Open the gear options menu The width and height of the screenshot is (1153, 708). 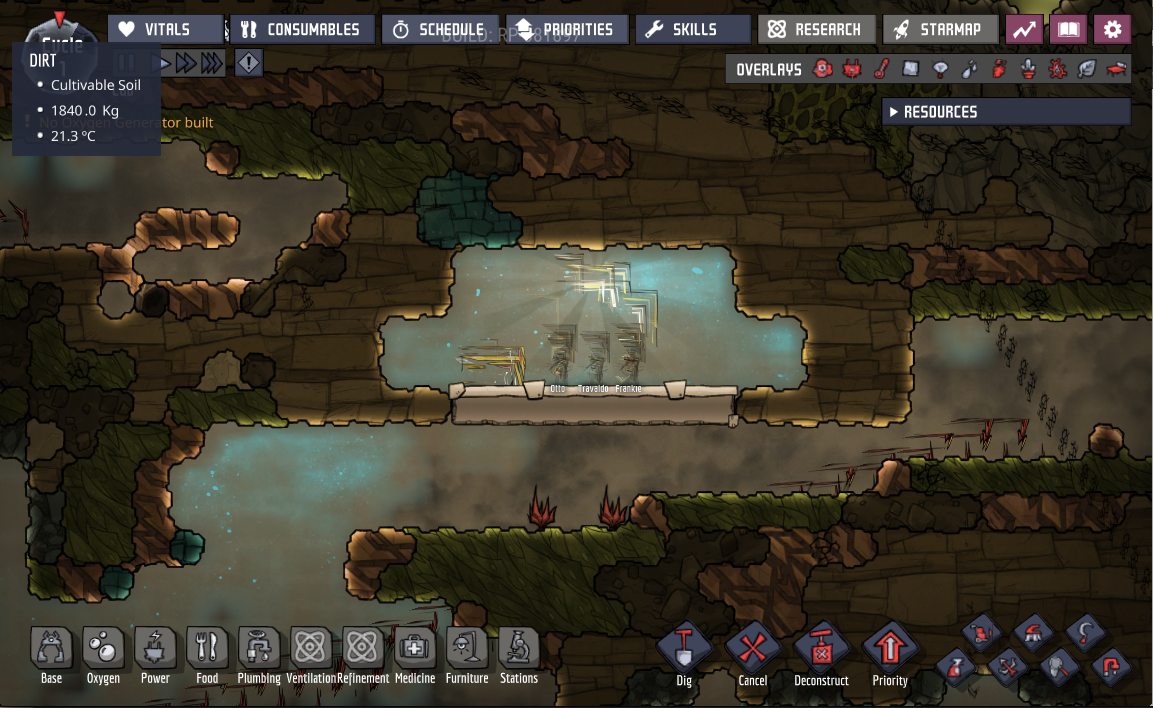pyautogui.click(x=1112, y=30)
